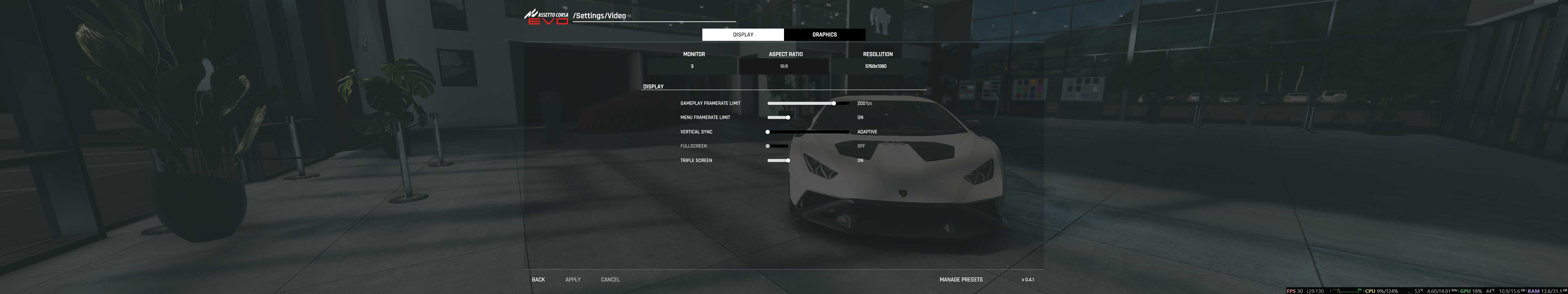This screenshot has height=294, width=1568.
Task: Go back with the Back button
Action: (x=538, y=279)
